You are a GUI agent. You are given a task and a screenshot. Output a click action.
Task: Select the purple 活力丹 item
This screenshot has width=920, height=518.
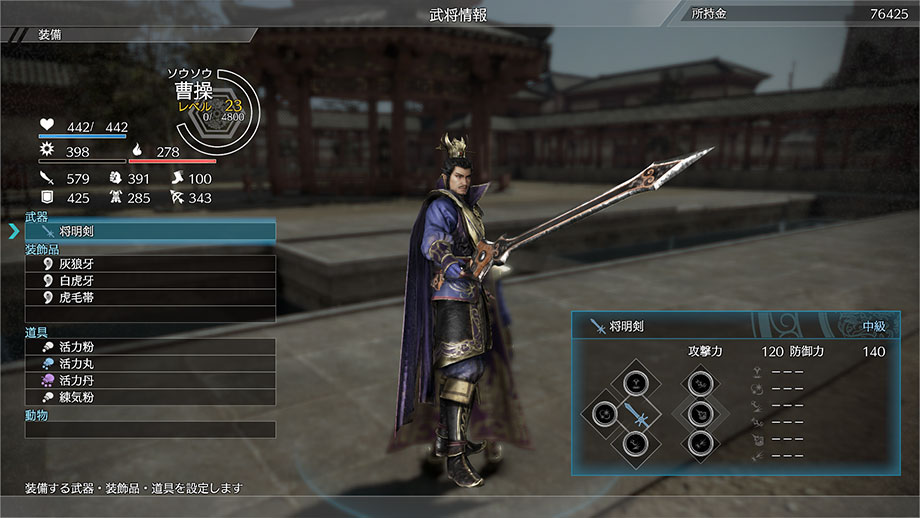tap(150, 381)
